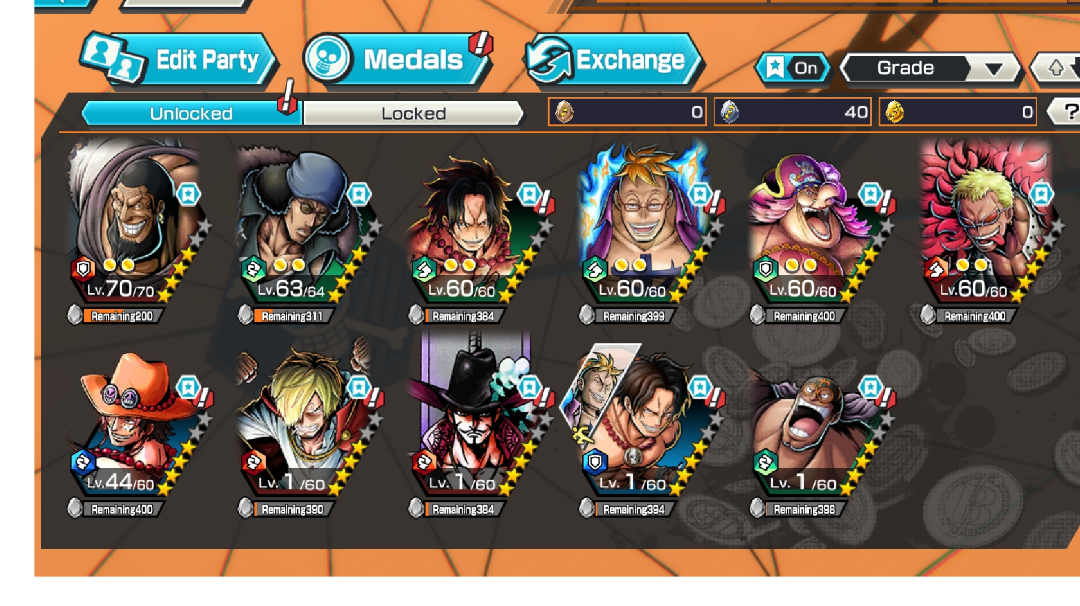
Task: Switch to the Locked tab
Action: point(413,113)
